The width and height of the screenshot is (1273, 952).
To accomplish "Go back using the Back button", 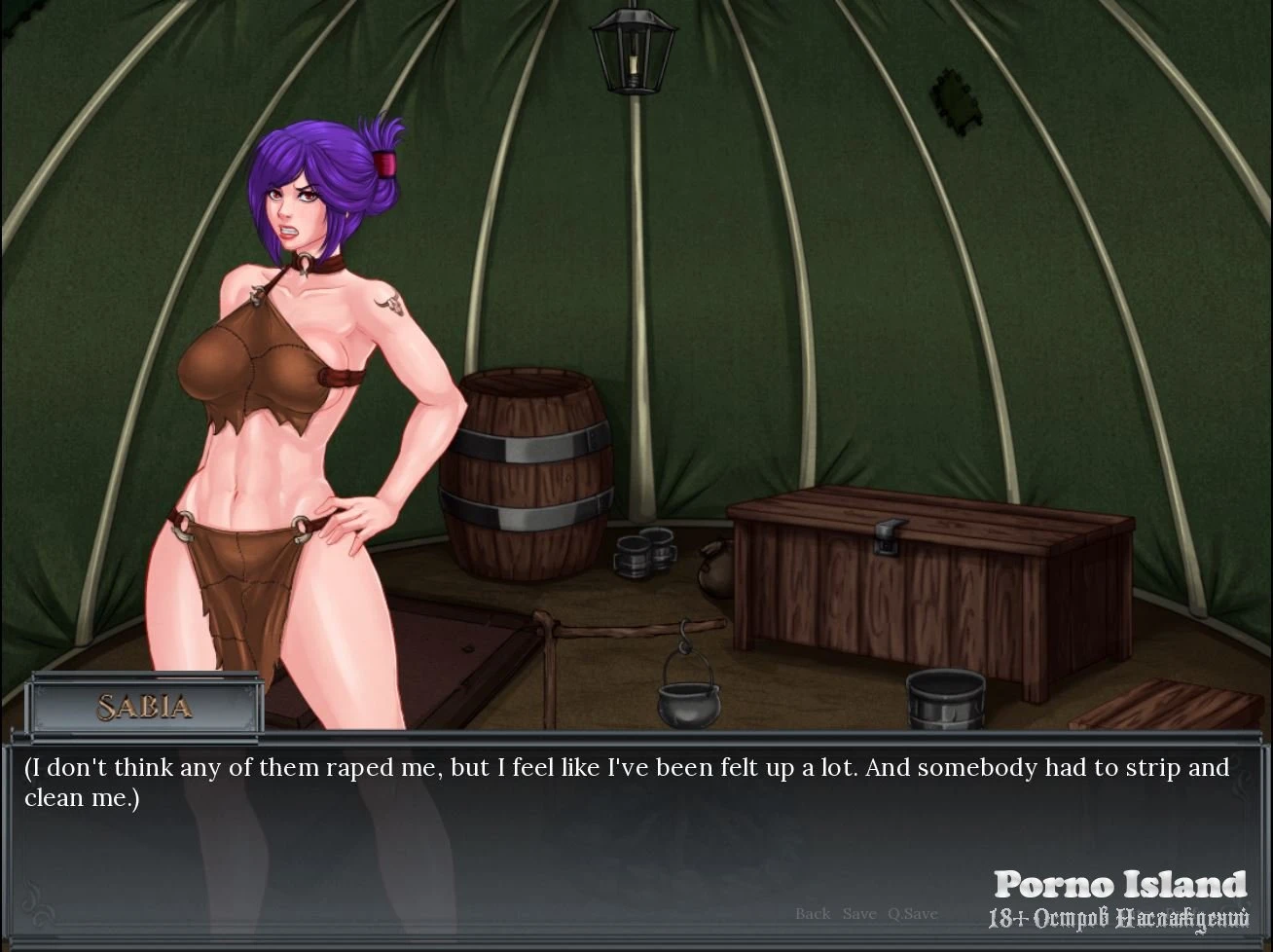I will (x=813, y=913).
